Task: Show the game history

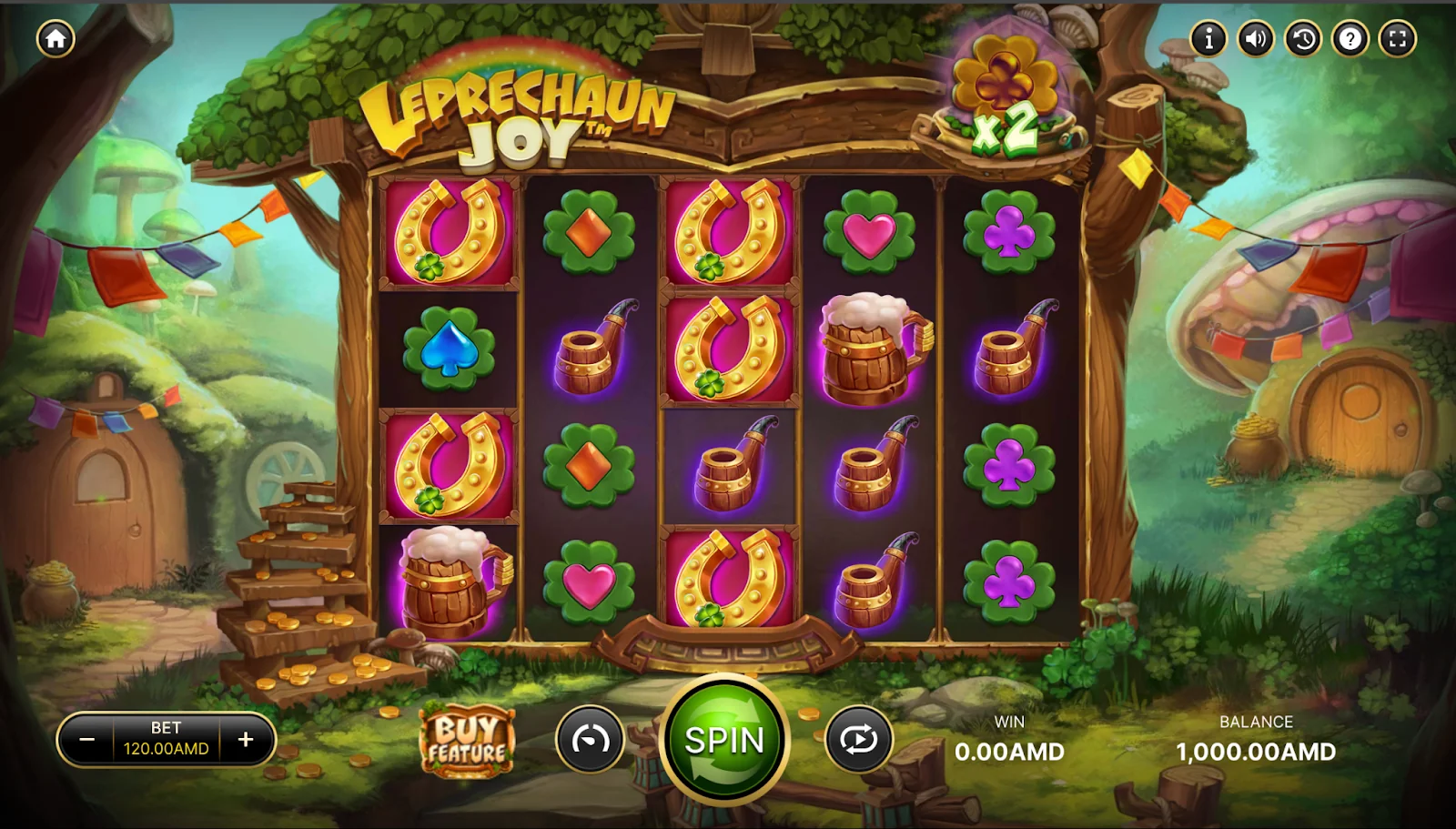Action: click(1303, 38)
